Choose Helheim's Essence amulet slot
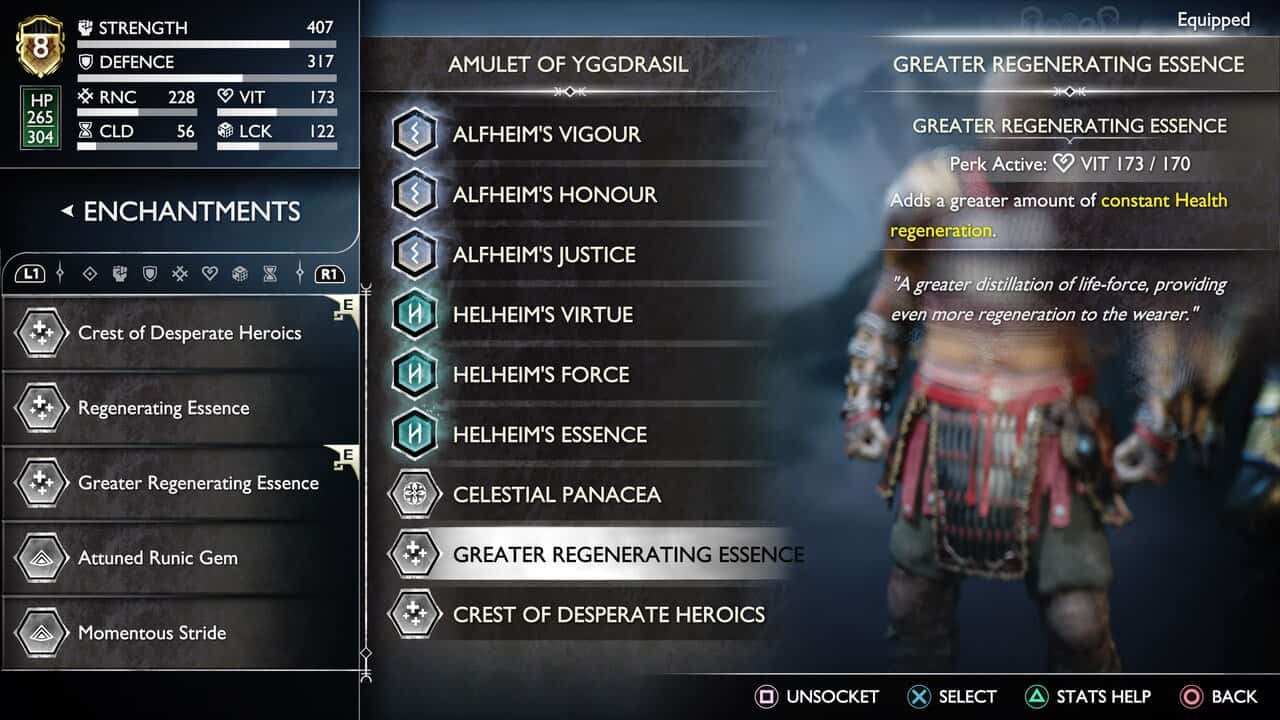This screenshot has width=1280, height=720. coord(549,434)
